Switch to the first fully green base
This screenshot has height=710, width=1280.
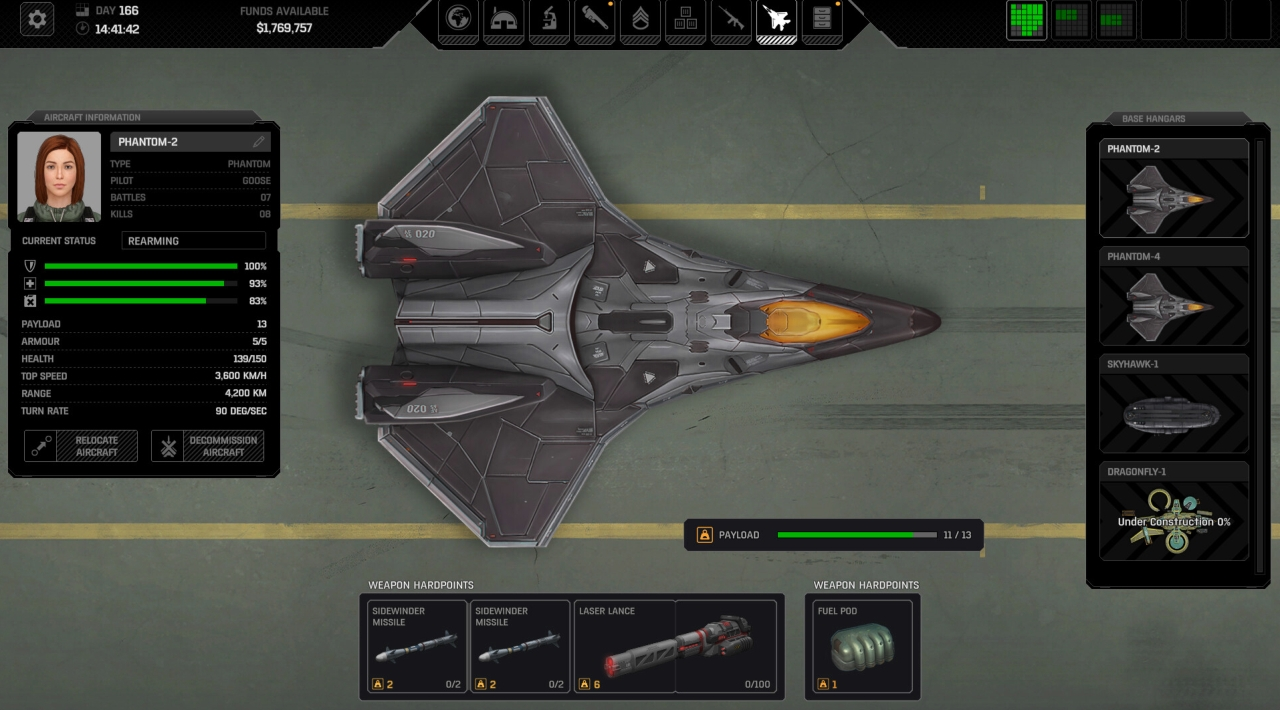point(1026,20)
